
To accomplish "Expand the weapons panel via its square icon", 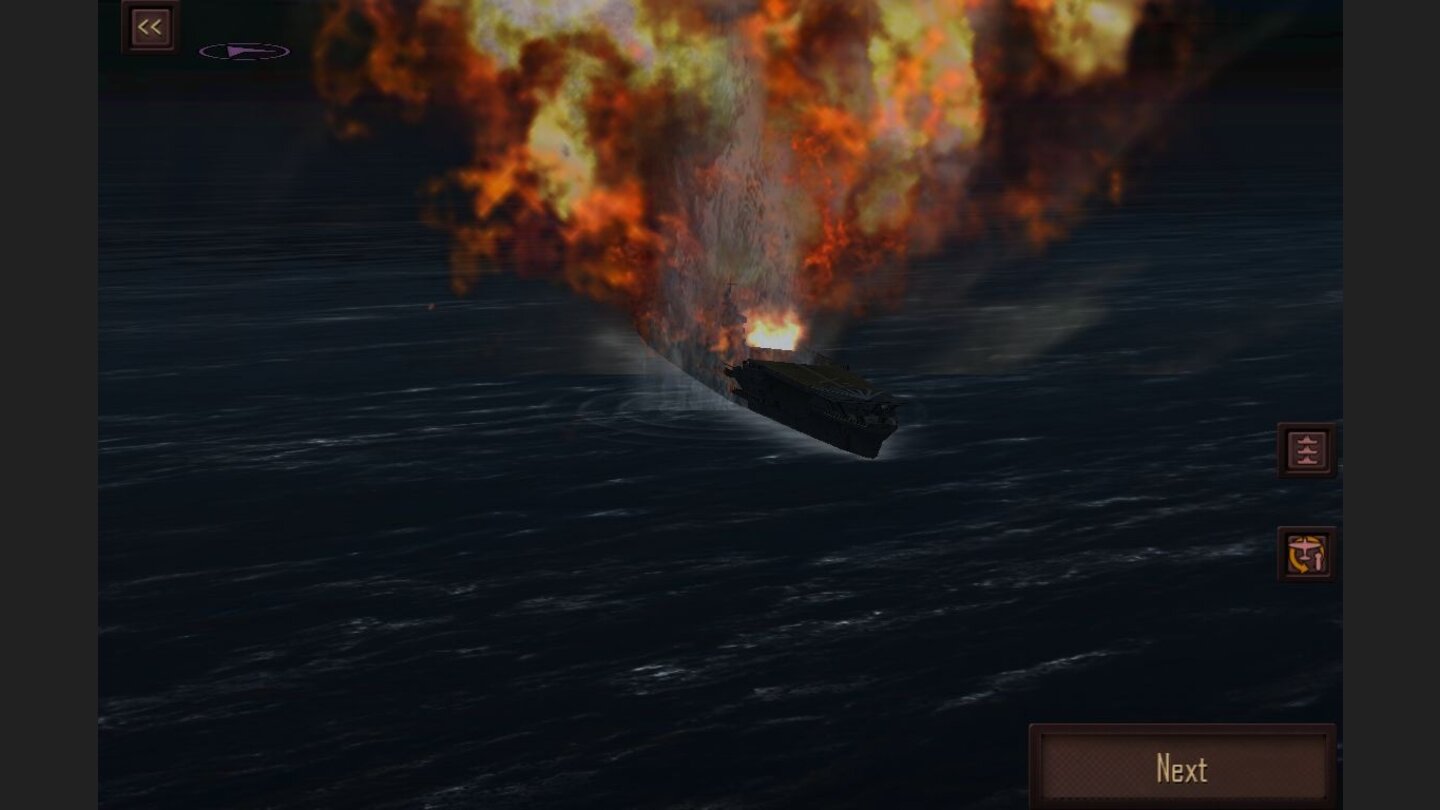I will (1306, 449).
